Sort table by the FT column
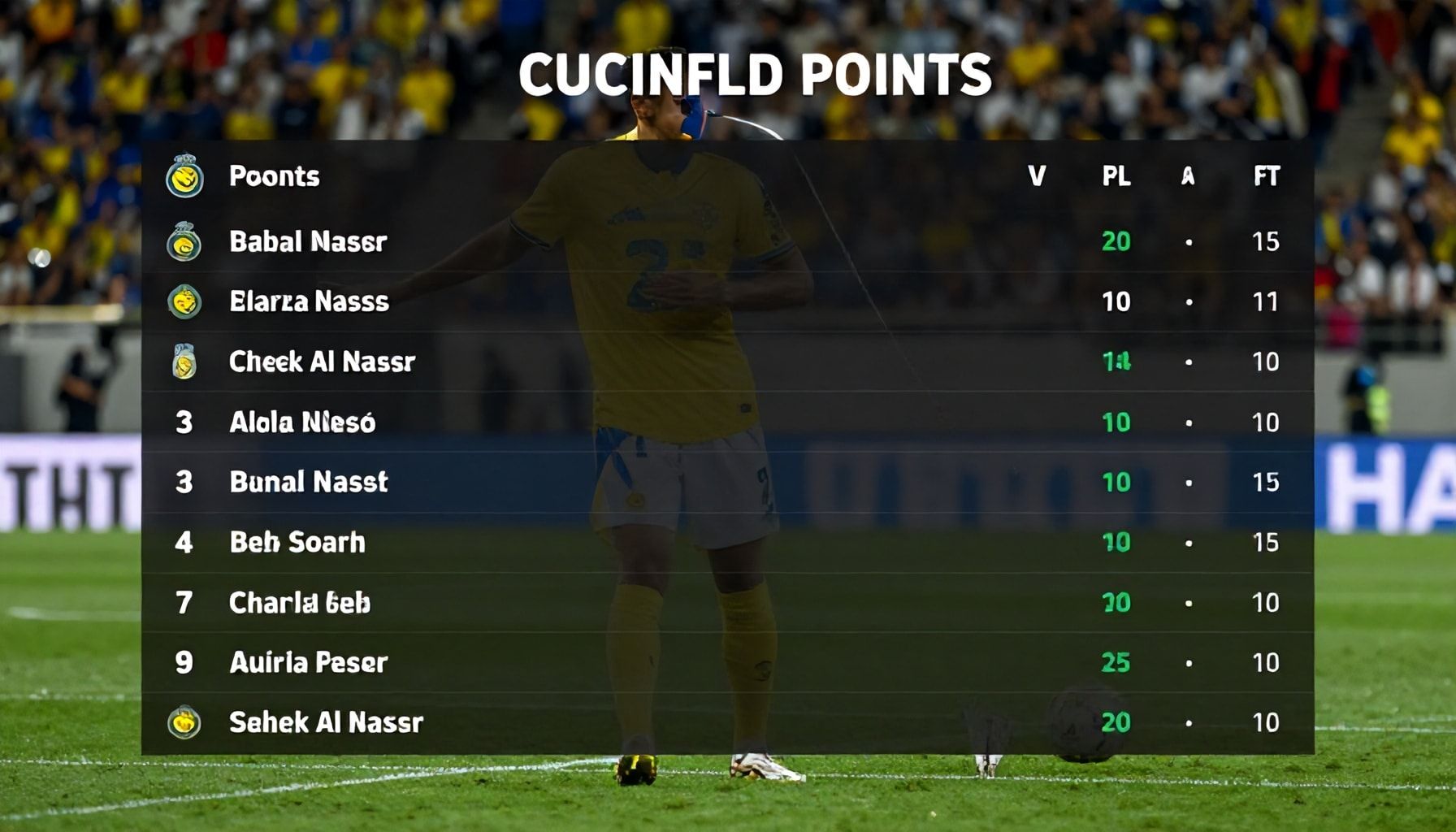Viewport: 1456px width, 832px height. point(1266,176)
